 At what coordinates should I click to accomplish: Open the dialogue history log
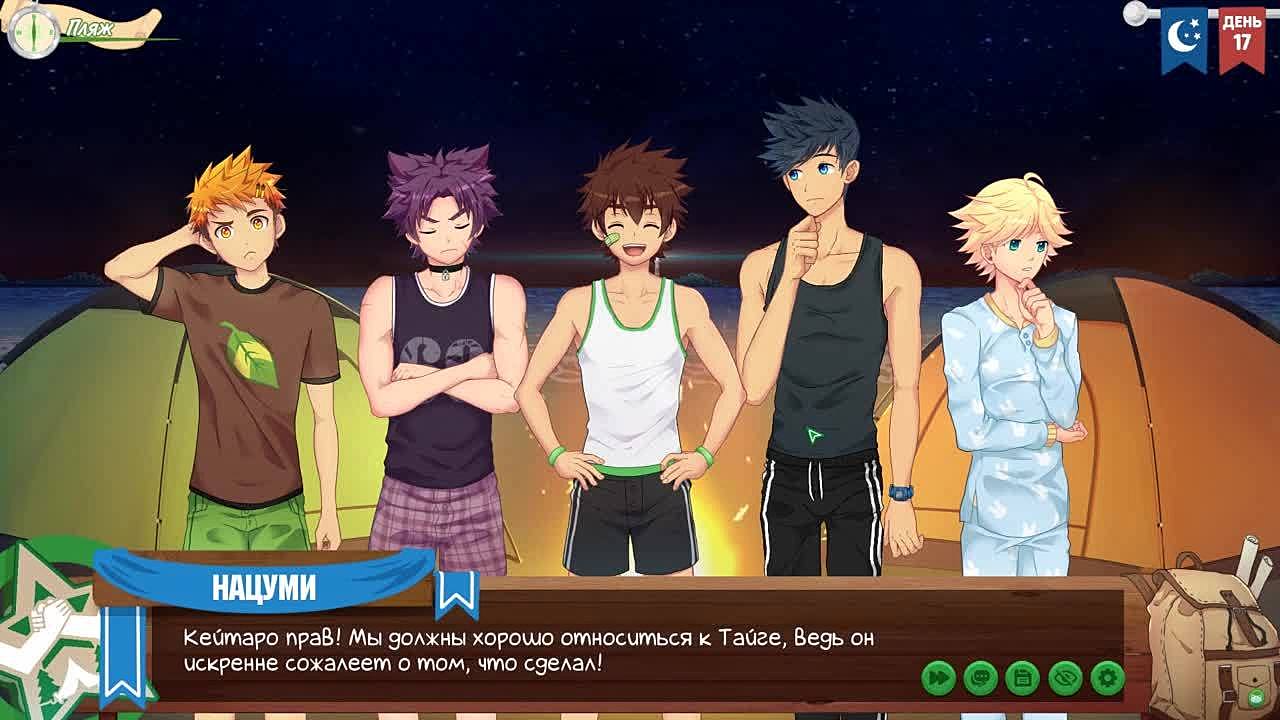[x=980, y=678]
